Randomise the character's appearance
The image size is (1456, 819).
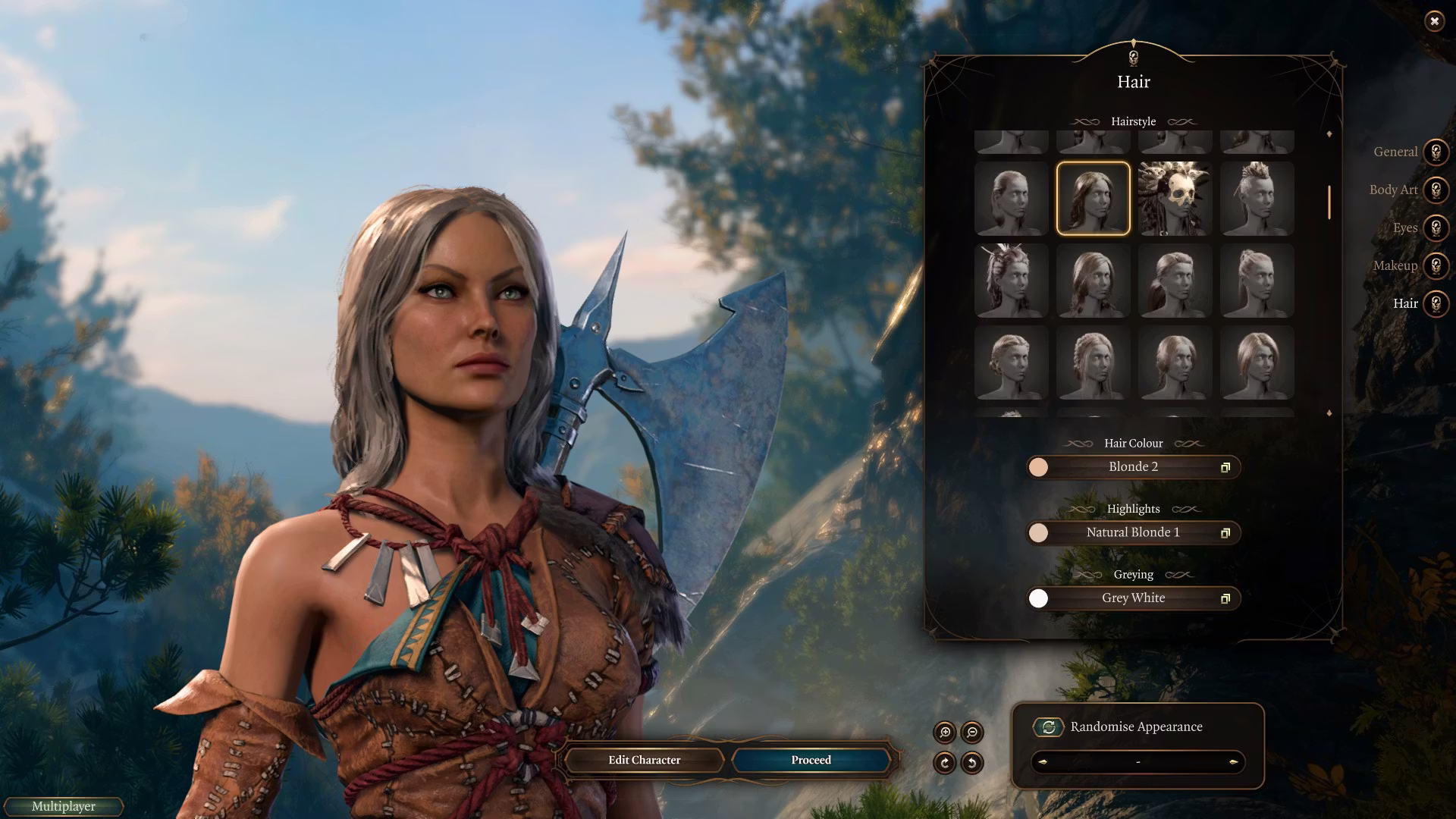[x=1049, y=727]
